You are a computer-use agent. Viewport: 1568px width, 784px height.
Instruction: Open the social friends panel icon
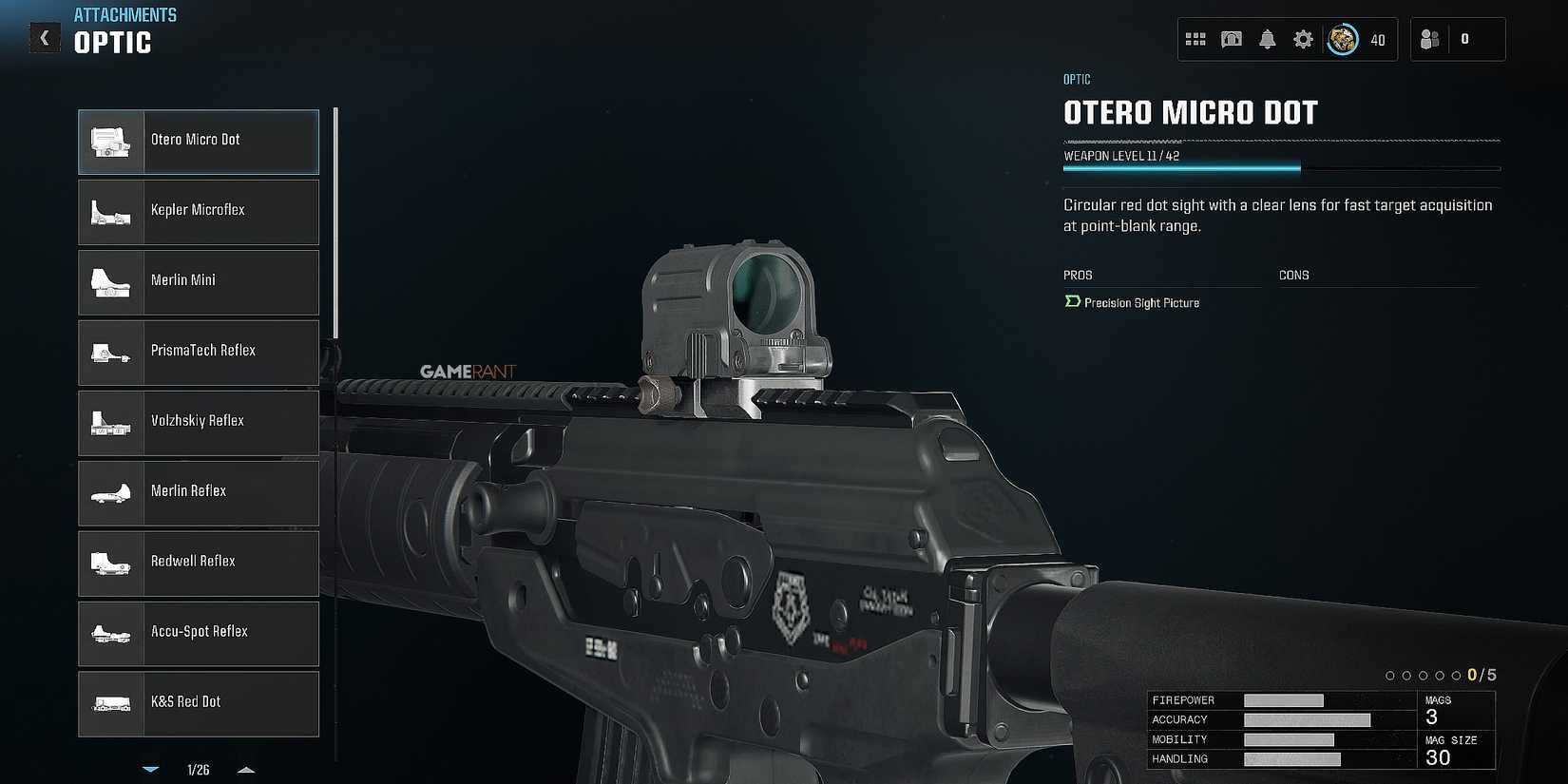[1429, 39]
